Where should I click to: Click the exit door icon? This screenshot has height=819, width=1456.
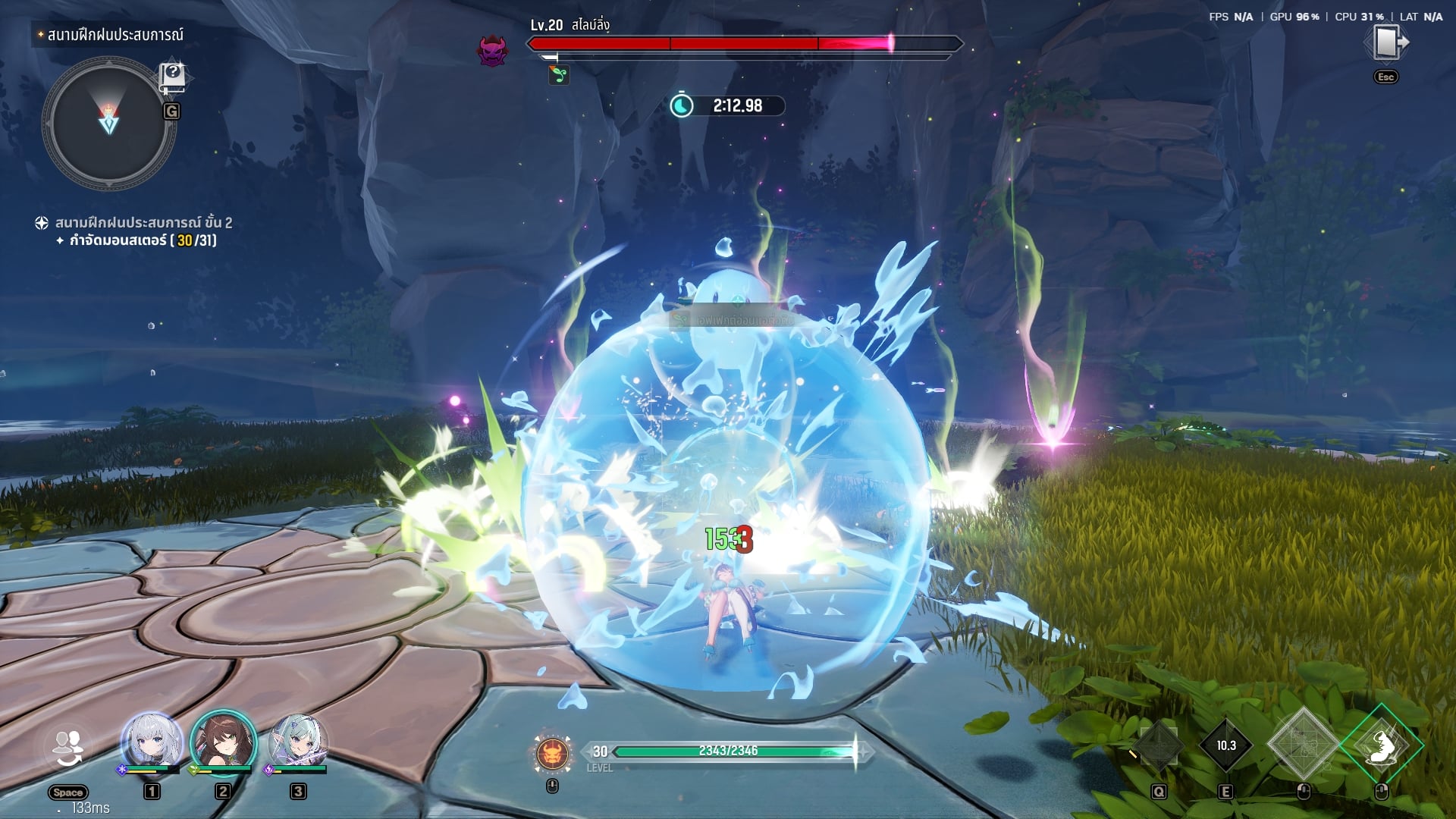pyautogui.click(x=1386, y=43)
